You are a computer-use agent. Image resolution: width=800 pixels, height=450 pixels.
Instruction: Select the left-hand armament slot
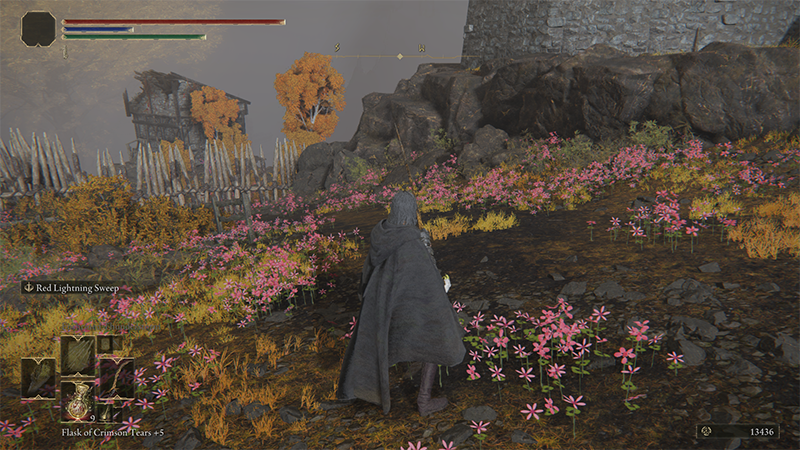tap(38, 378)
